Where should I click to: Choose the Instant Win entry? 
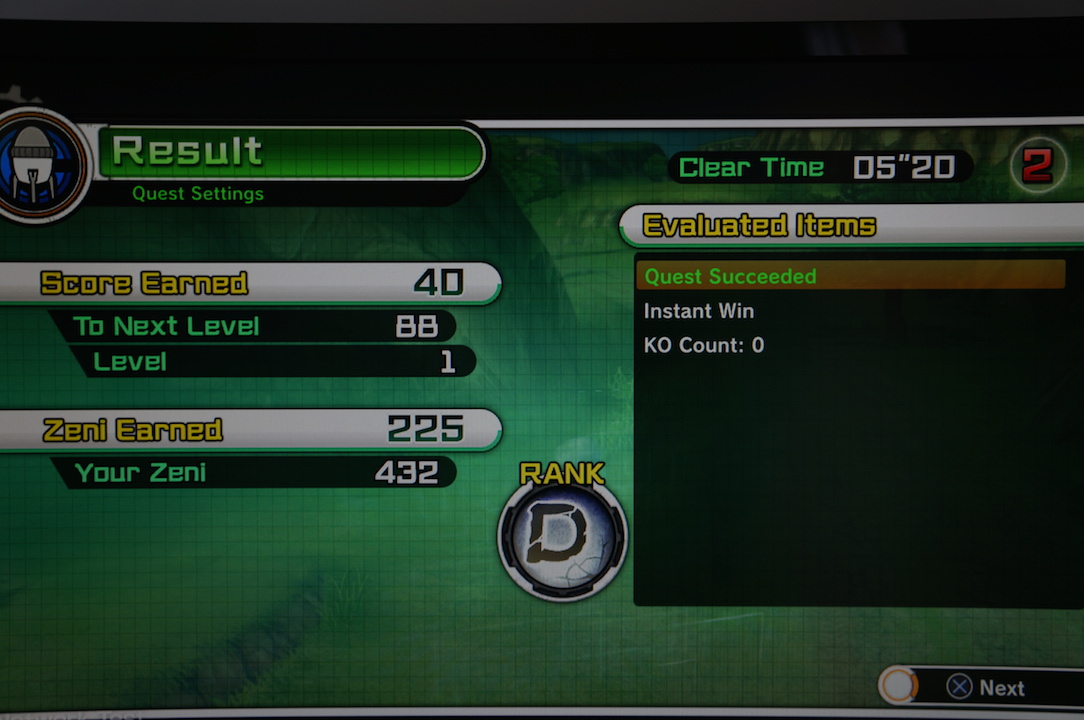click(699, 311)
